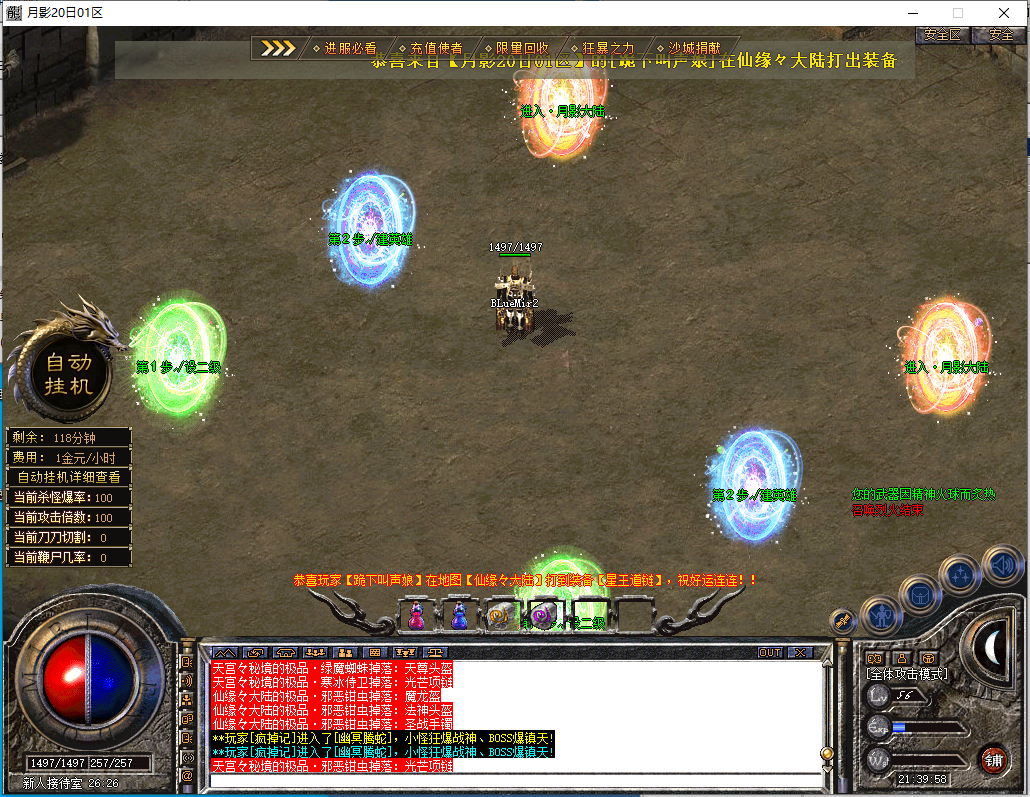
Task: Close the game window
Action: pos(1003,13)
